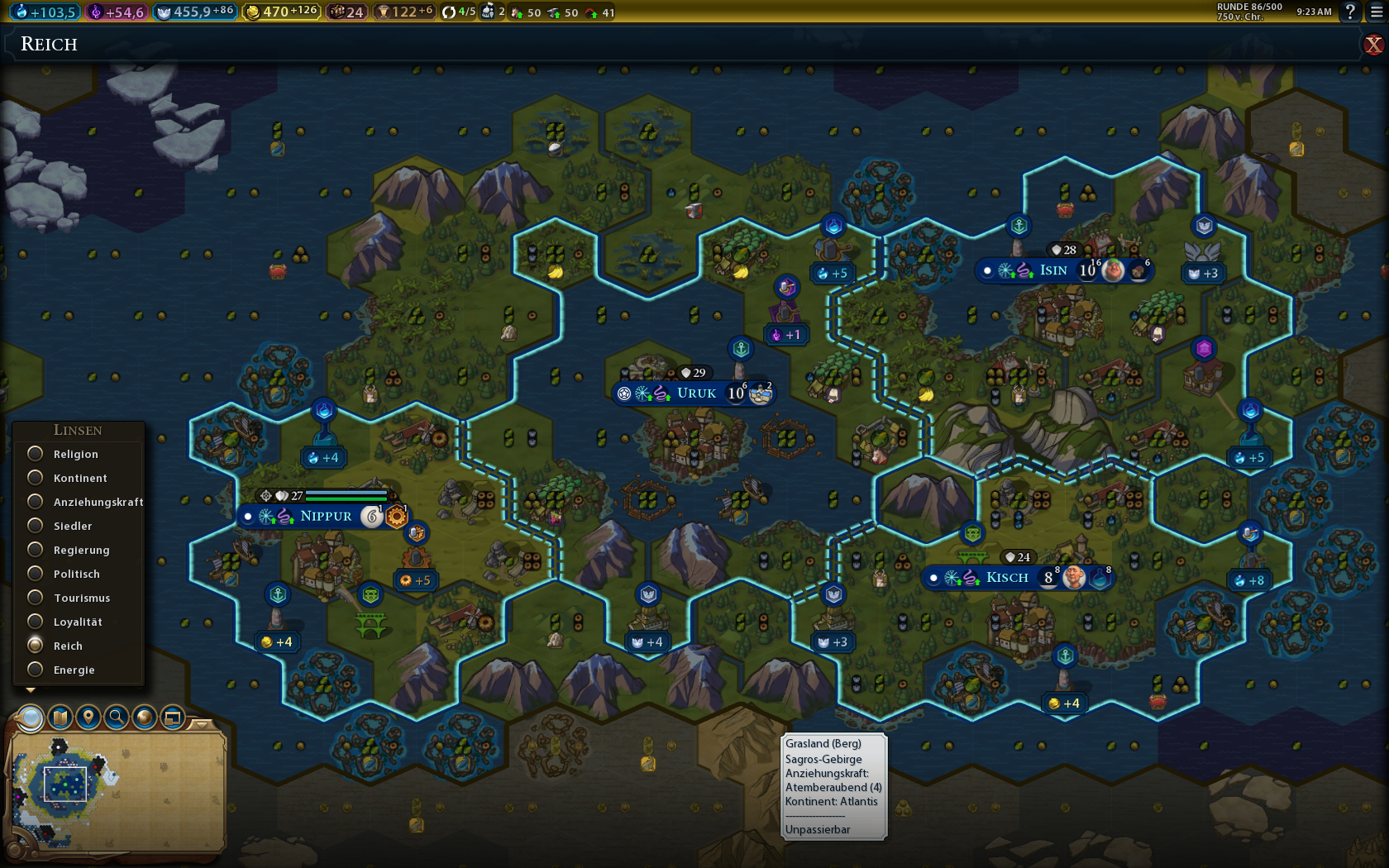Open the Civilopedia help button
Viewport: 1389px width, 868px height.
pyautogui.click(x=1350, y=12)
